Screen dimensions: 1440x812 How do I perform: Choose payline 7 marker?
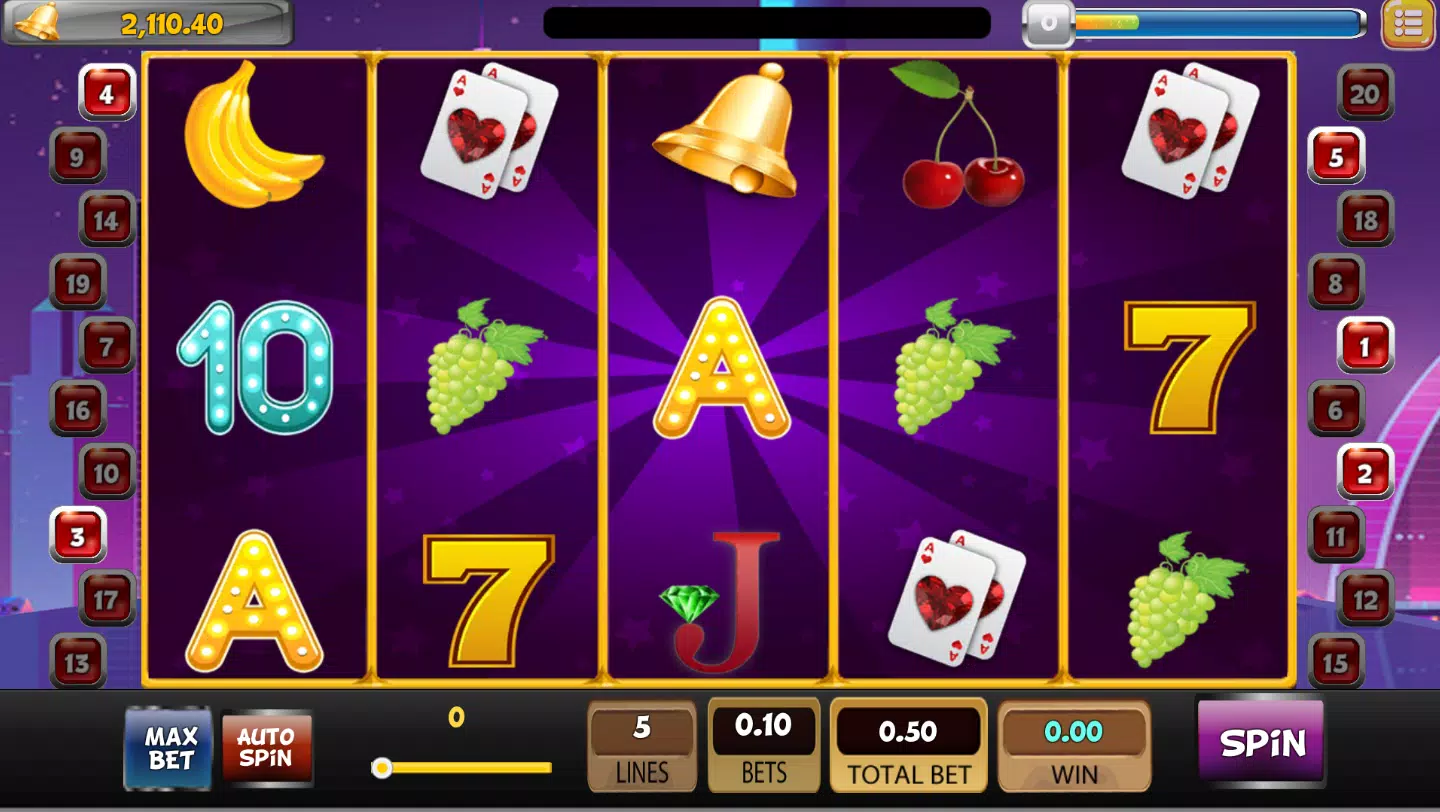107,346
